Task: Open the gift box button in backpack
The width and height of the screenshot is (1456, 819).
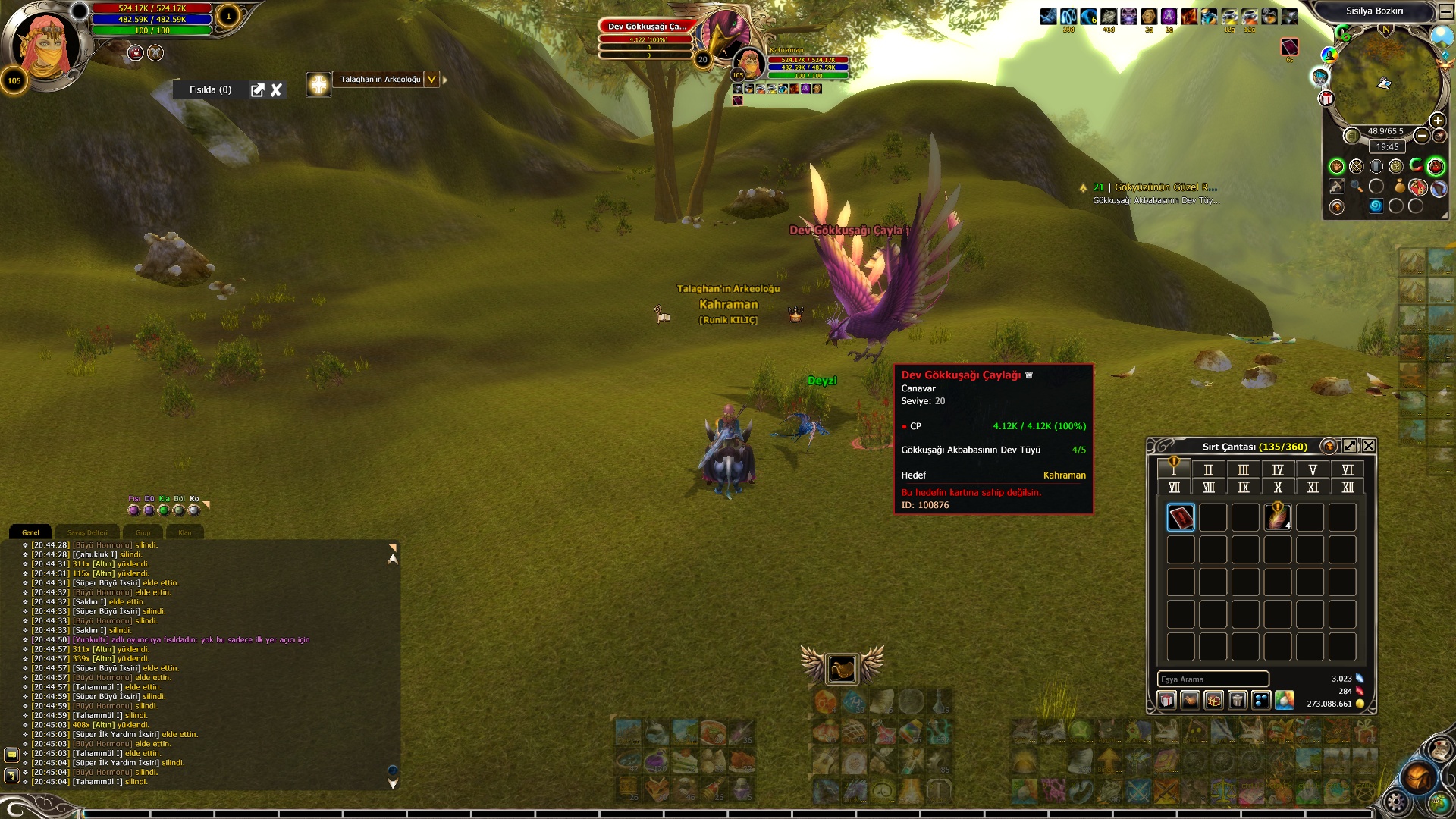Action: tap(1167, 700)
